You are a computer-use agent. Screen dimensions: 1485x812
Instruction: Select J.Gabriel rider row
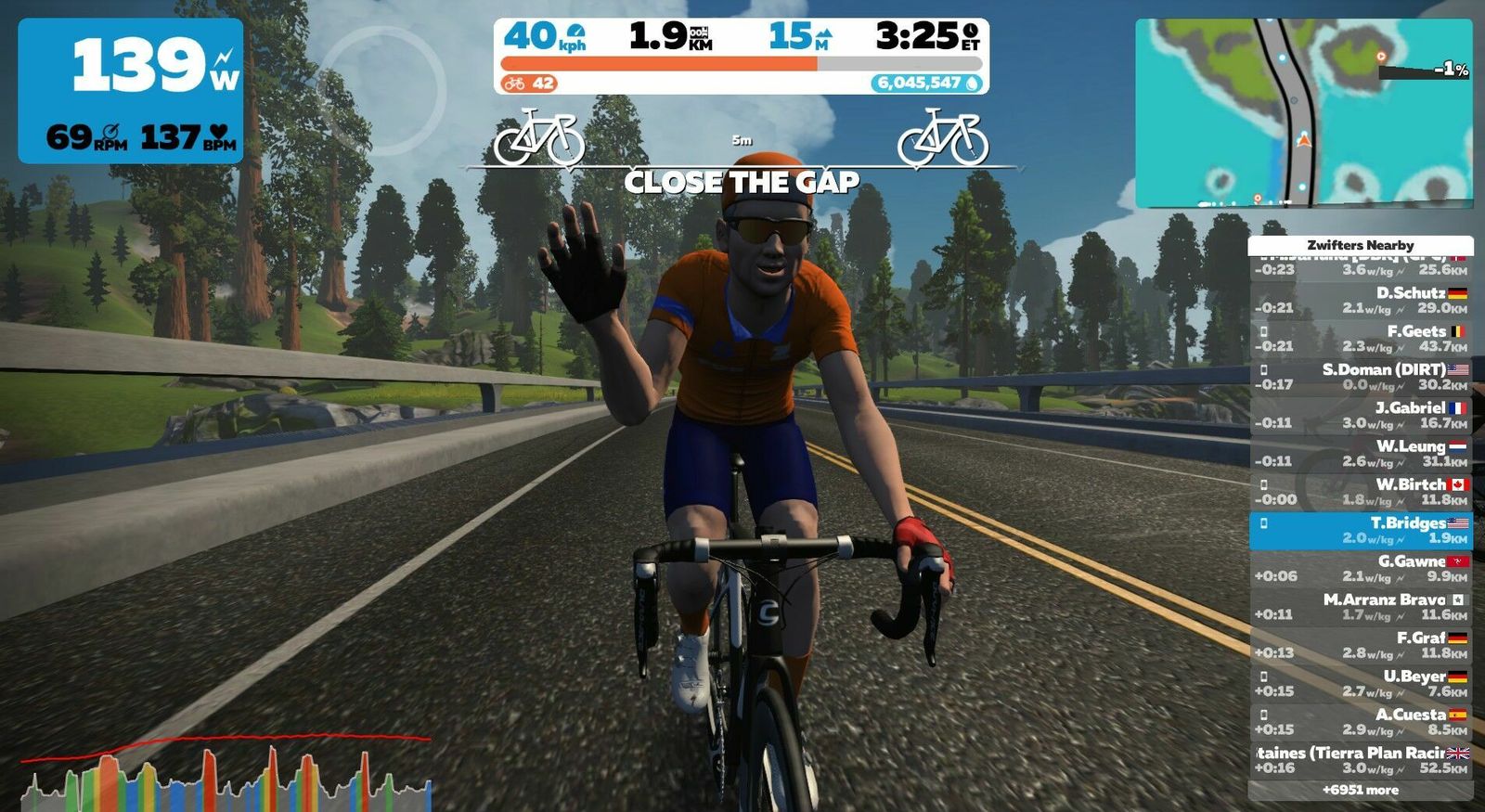(1361, 415)
